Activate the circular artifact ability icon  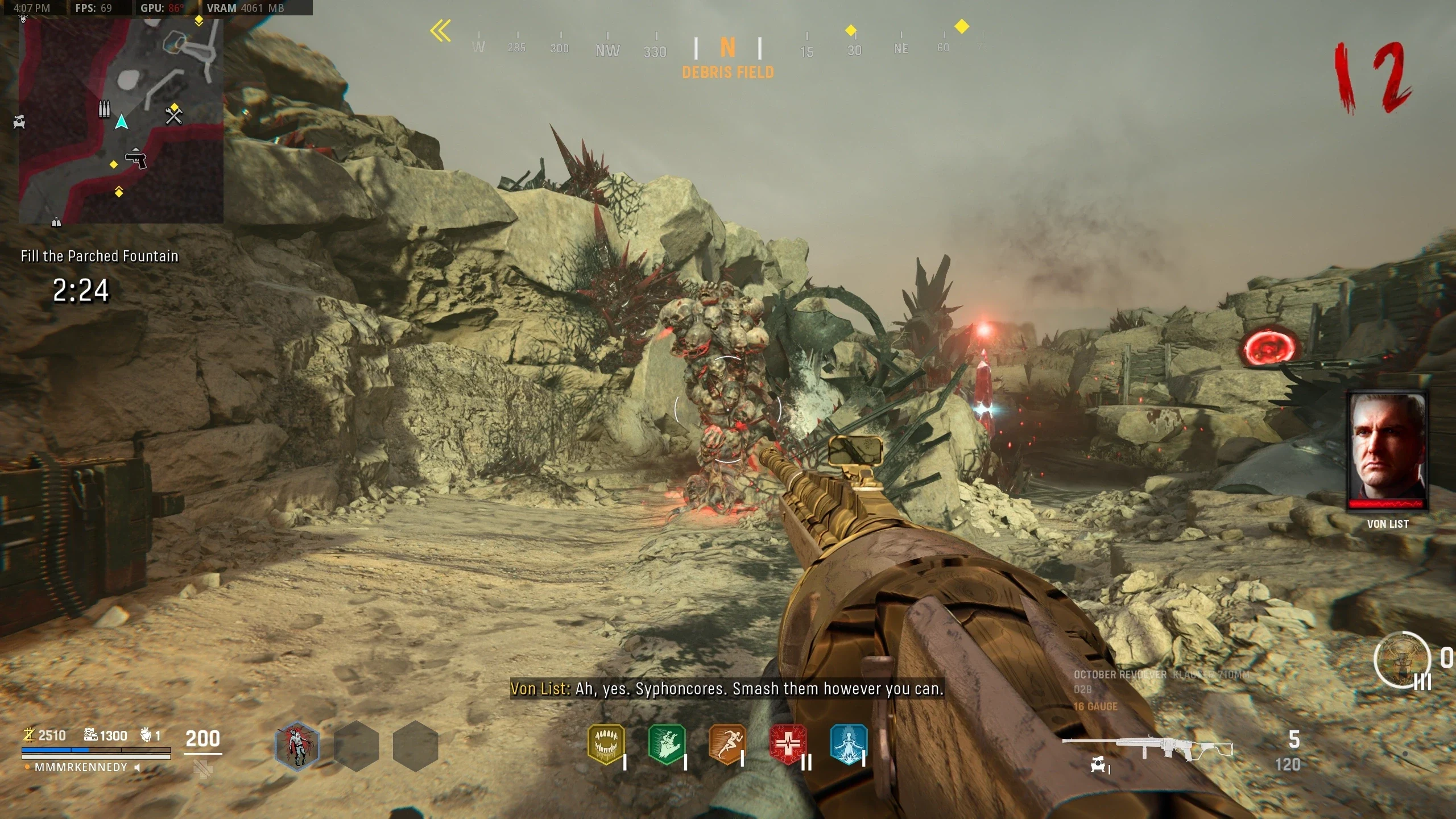[1401, 660]
